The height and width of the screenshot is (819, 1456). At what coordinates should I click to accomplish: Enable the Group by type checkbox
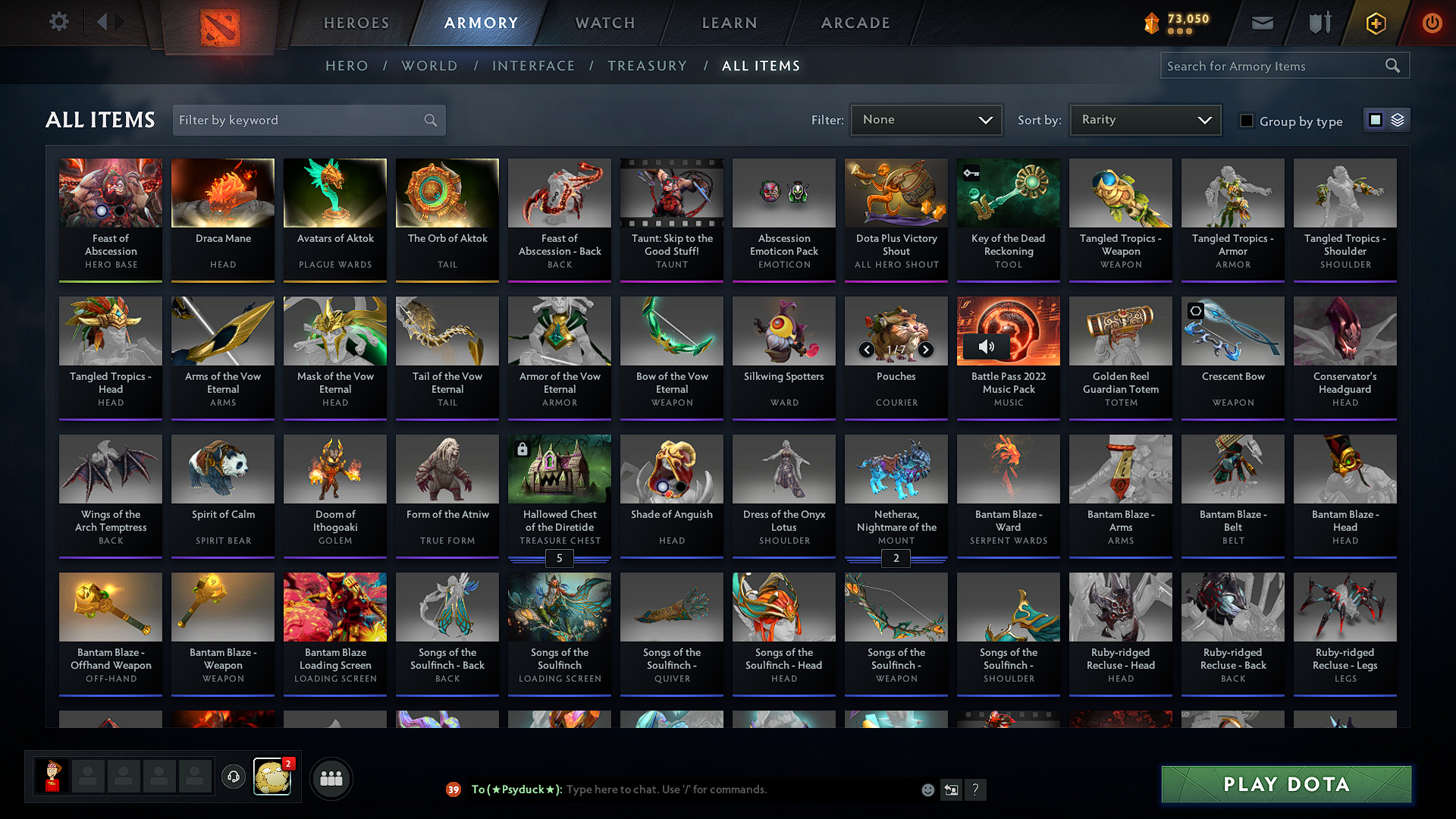pyautogui.click(x=1247, y=121)
